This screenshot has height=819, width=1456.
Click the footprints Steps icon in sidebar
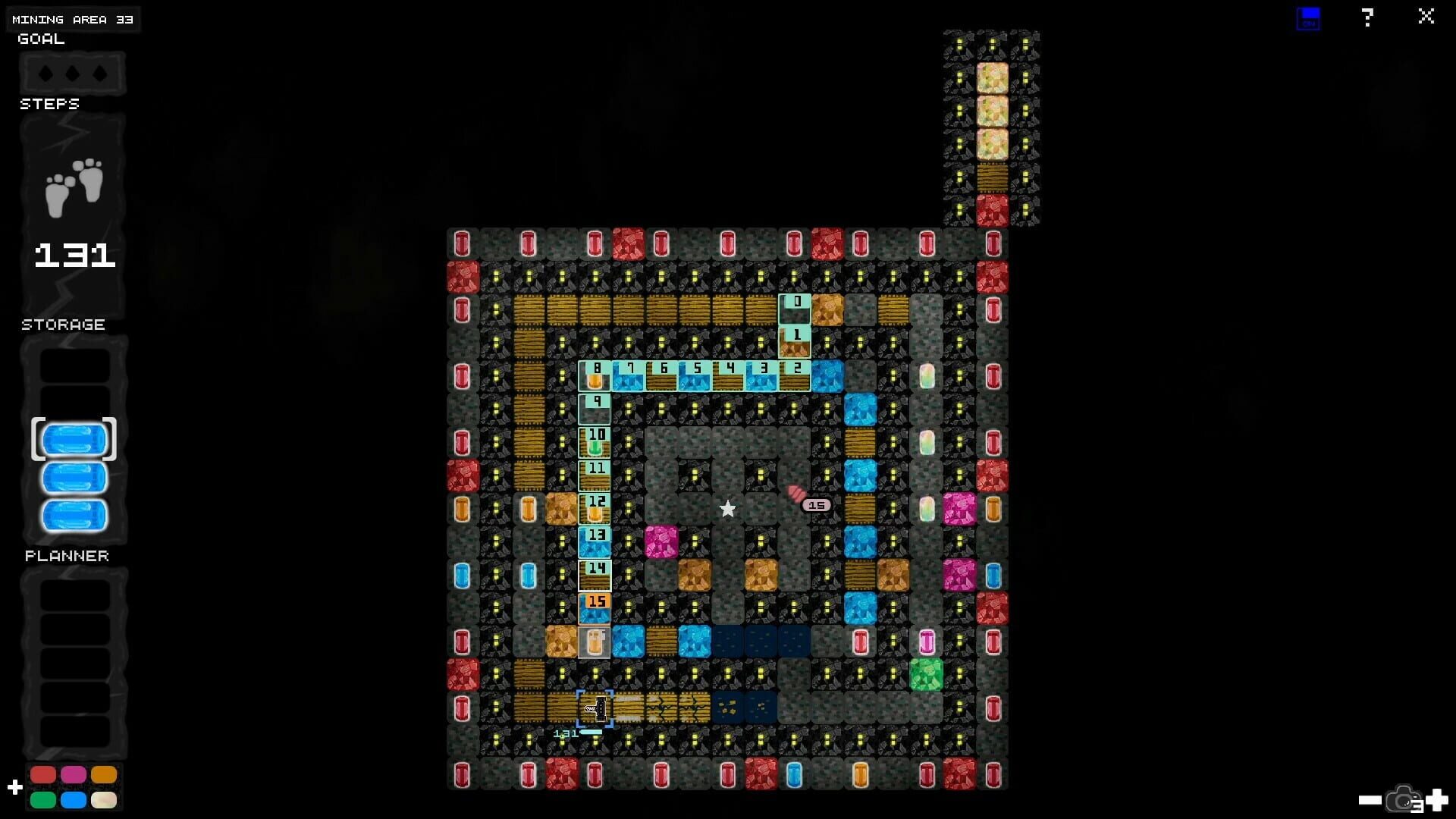(x=73, y=184)
